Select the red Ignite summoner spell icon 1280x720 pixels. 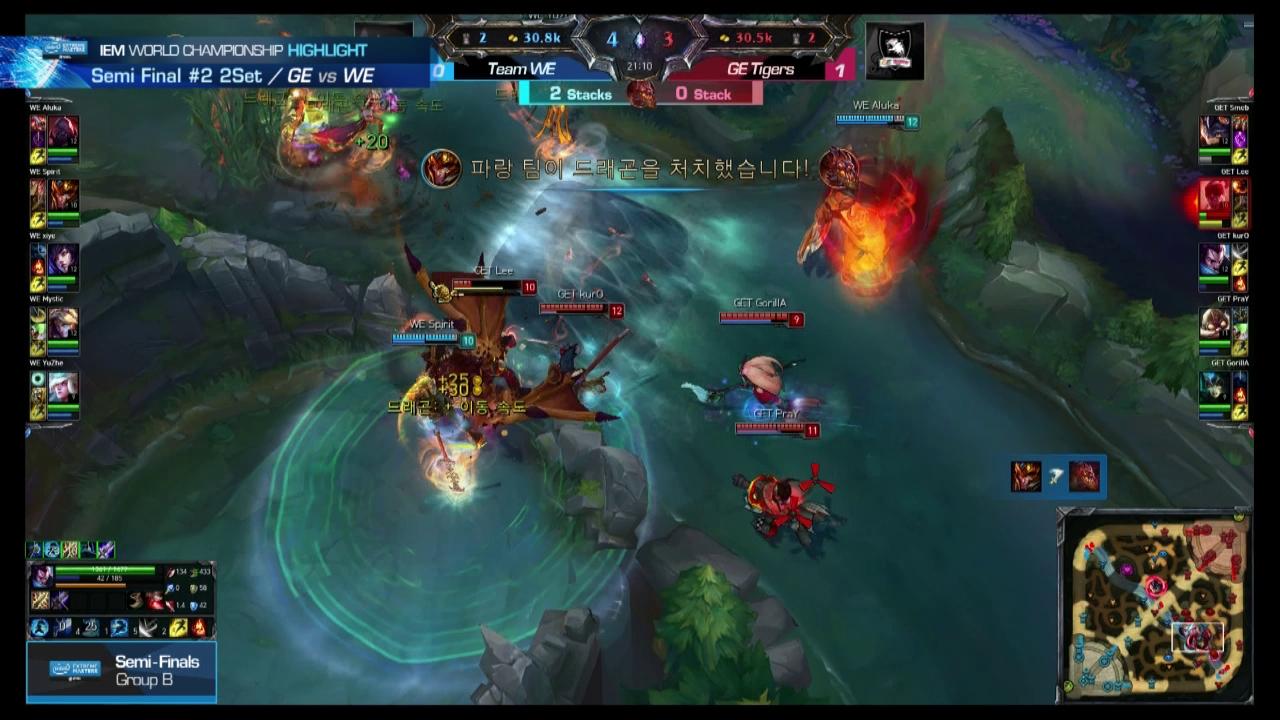coord(198,627)
